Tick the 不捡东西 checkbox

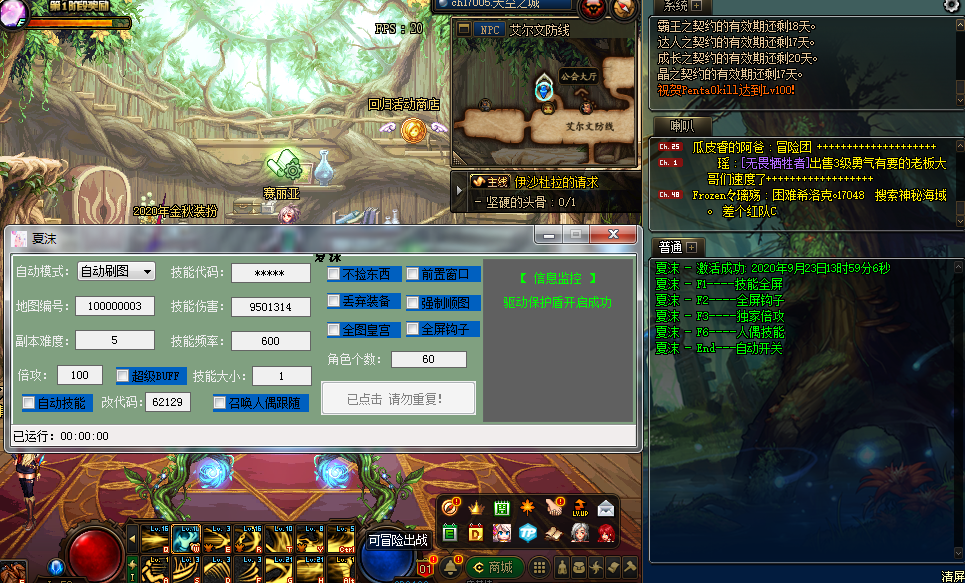[x=334, y=274]
